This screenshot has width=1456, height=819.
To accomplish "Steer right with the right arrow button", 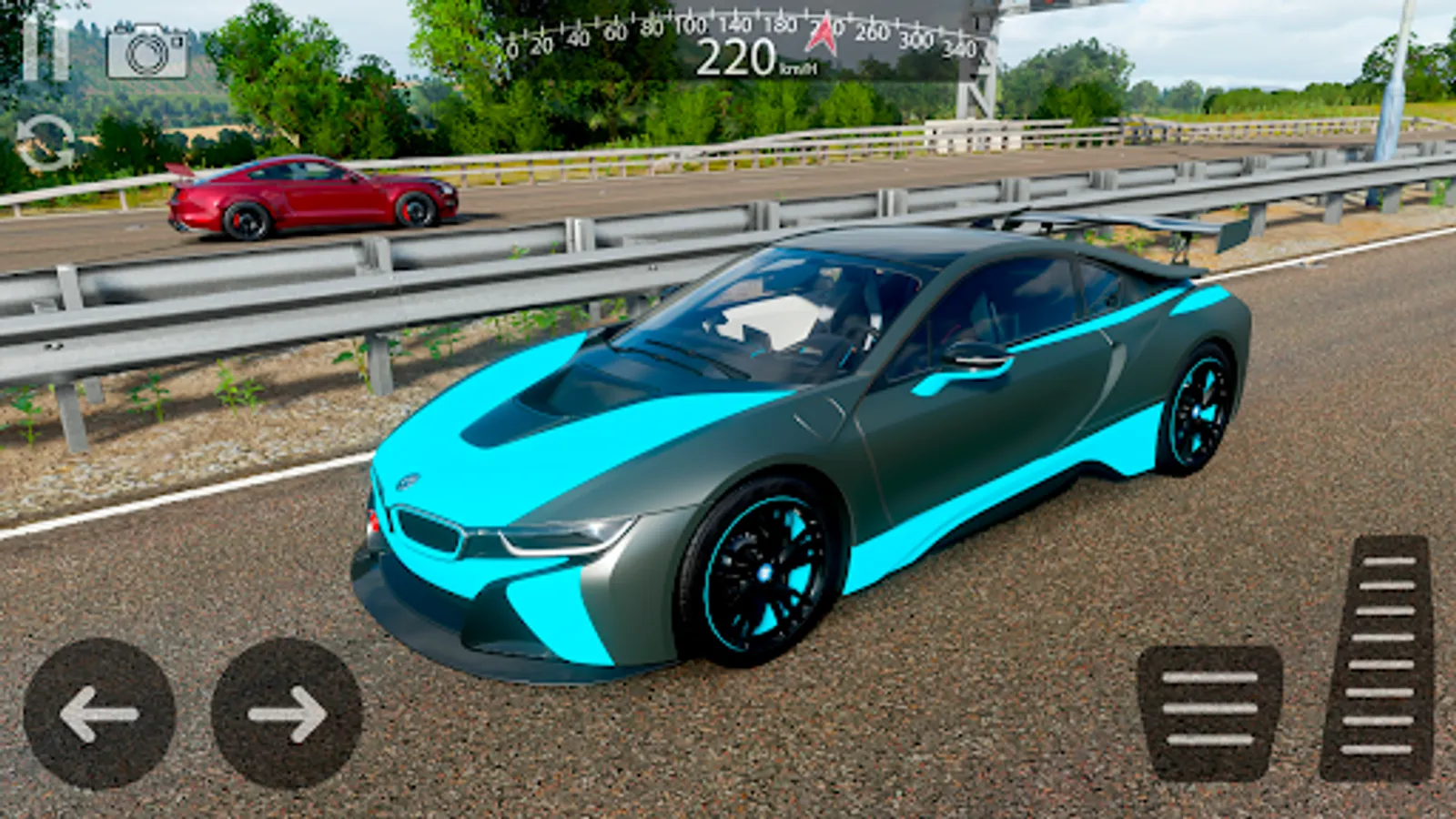I will click(287, 713).
